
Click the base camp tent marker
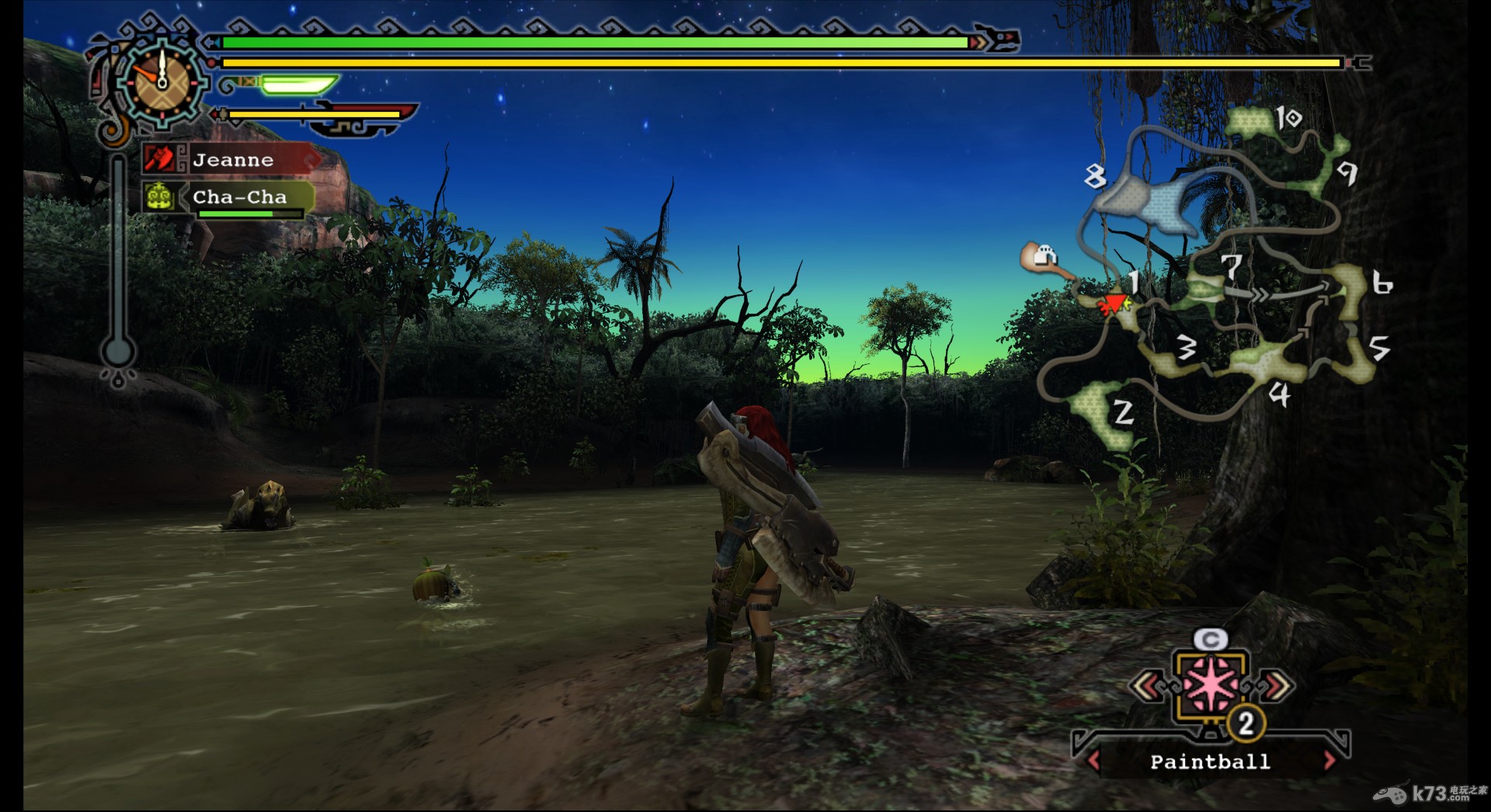1043,256
